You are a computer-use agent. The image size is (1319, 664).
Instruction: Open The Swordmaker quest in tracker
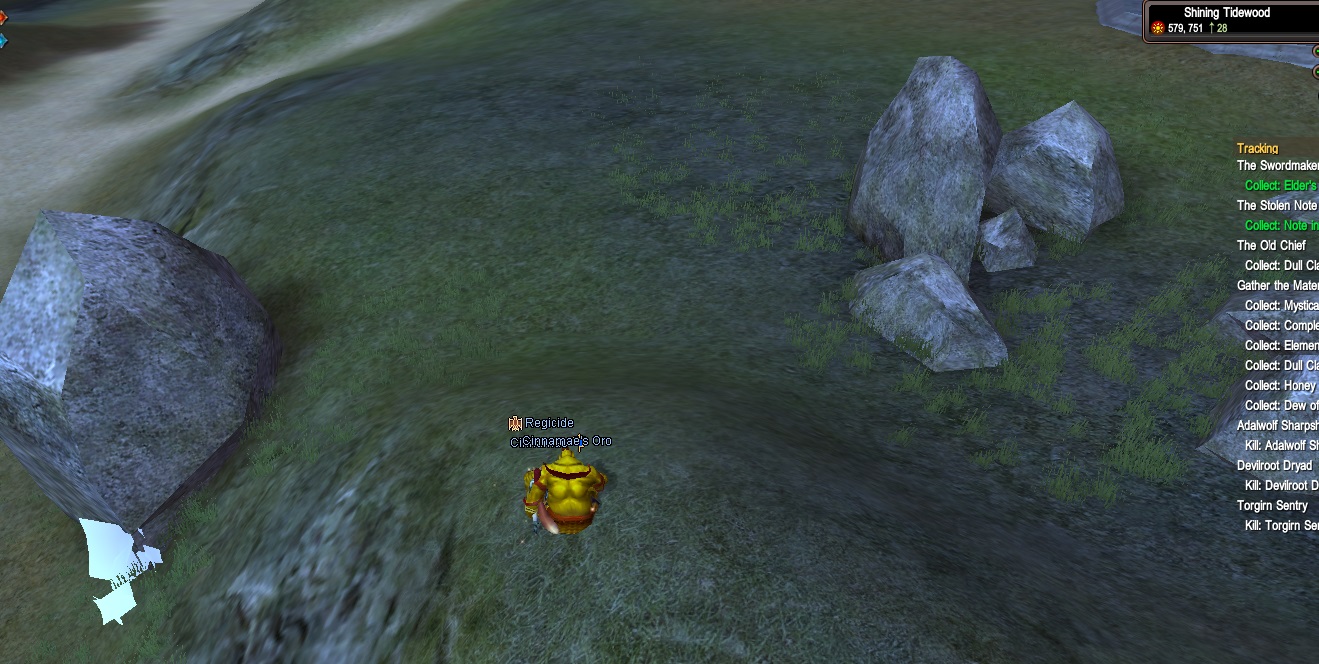tap(1277, 166)
